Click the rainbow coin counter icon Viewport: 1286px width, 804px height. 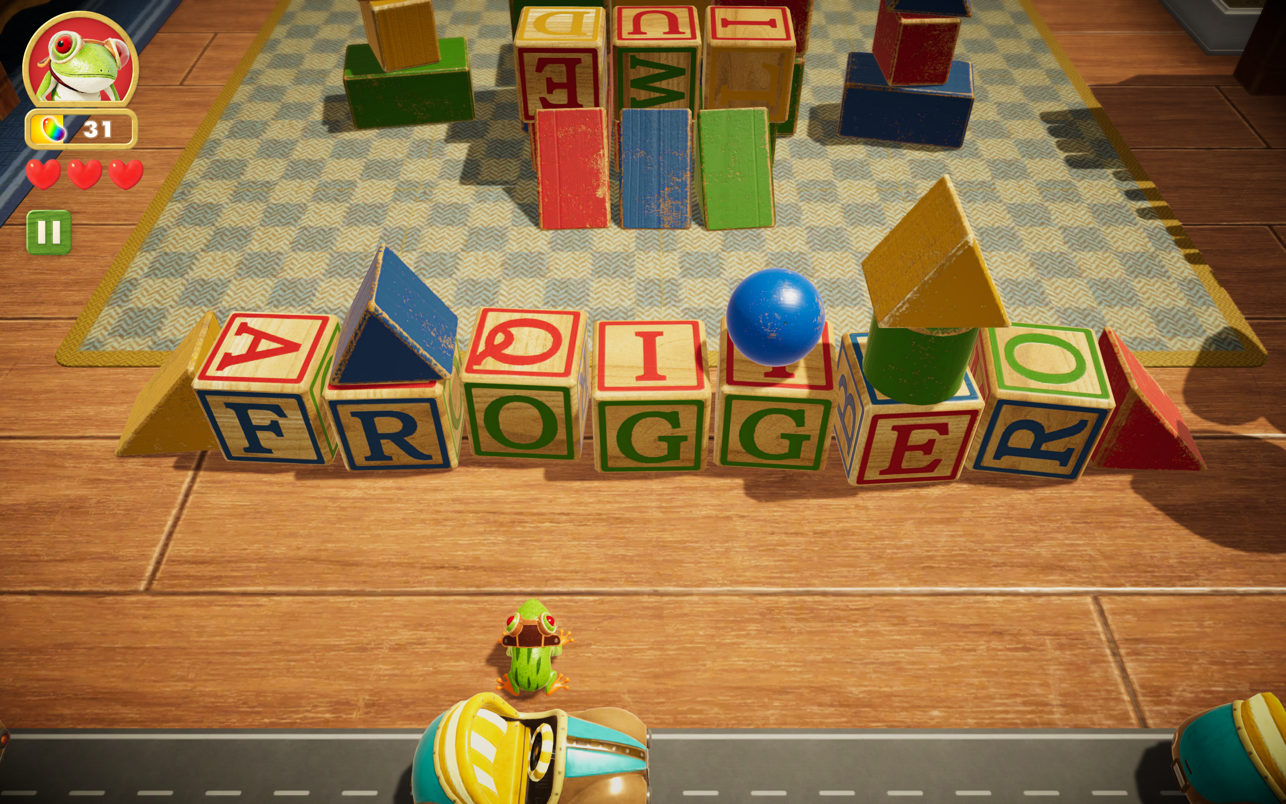click(51, 128)
